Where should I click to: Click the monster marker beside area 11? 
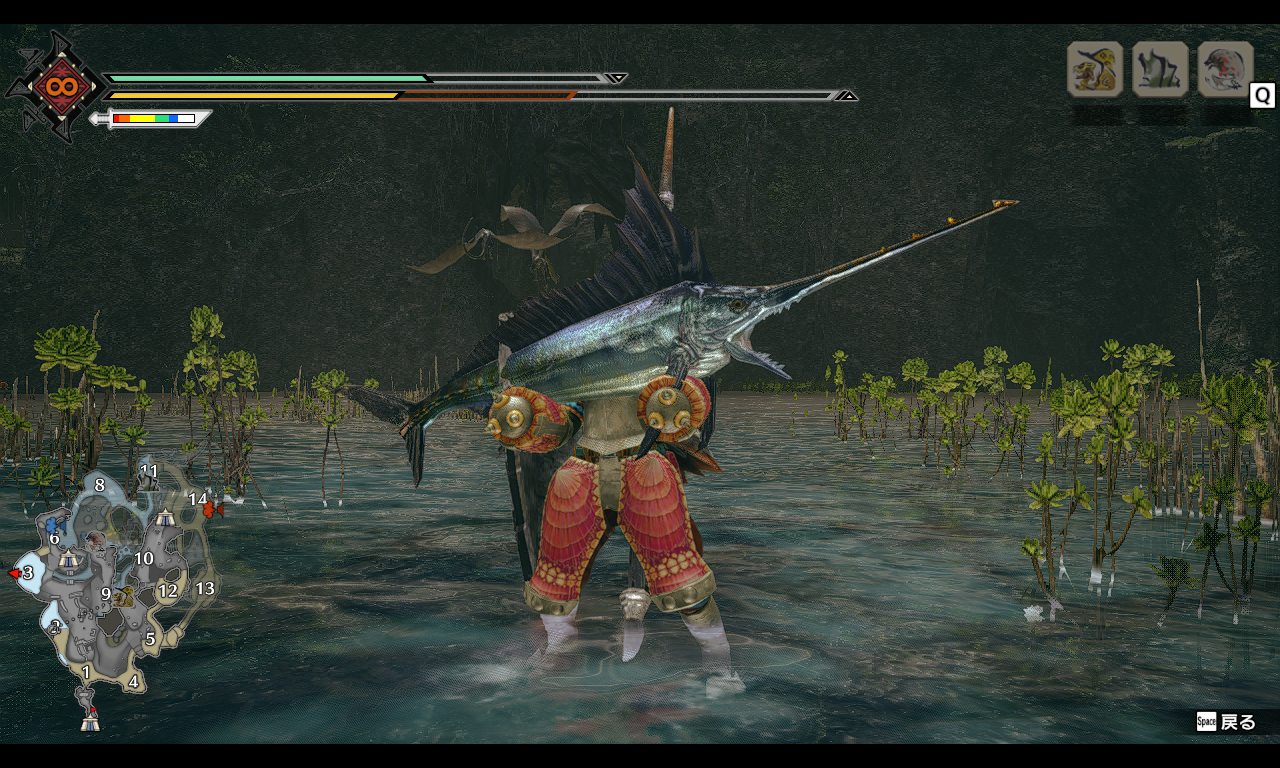point(146,482)
